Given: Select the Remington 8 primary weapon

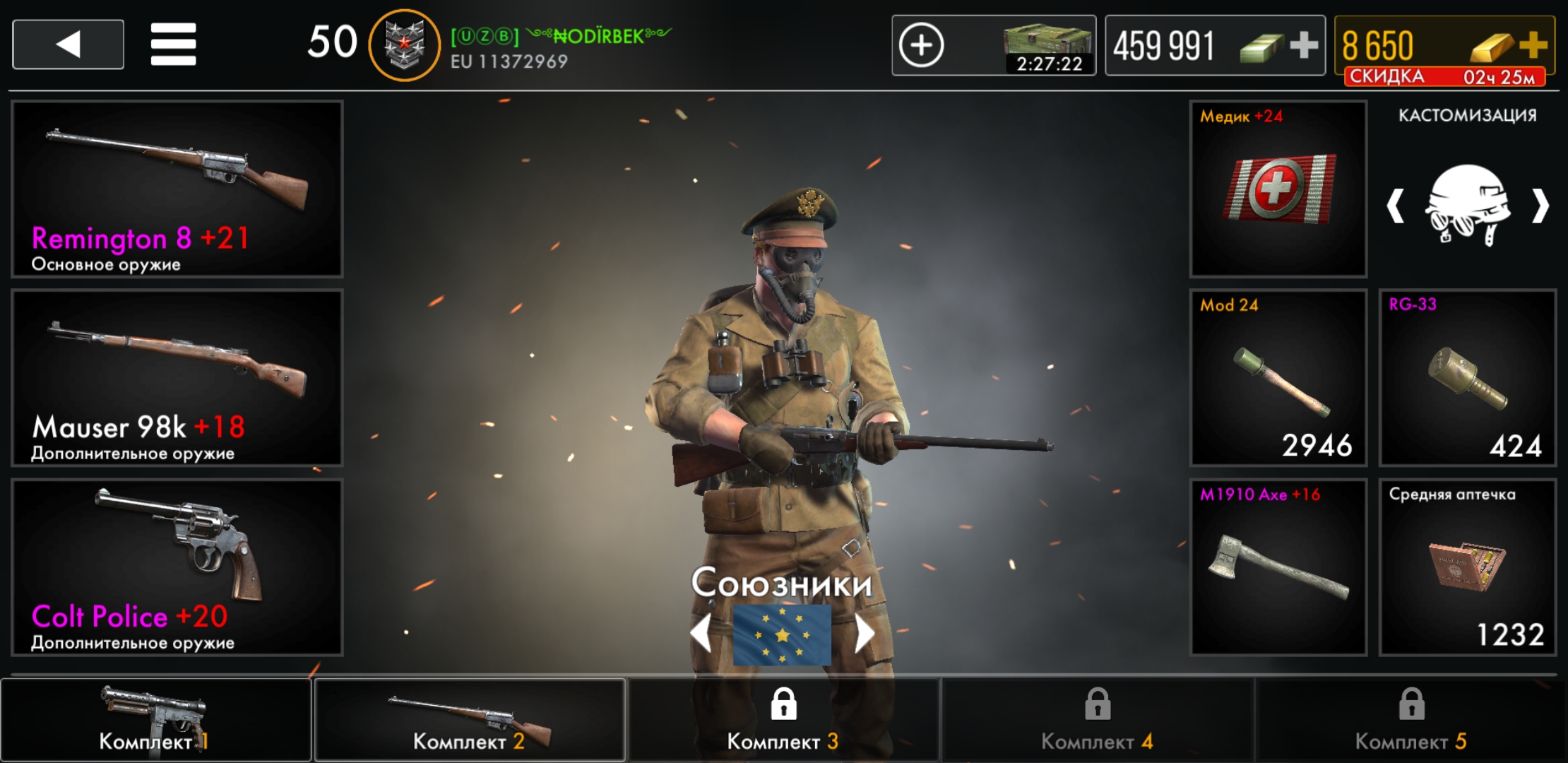Looking at the screenshot, I should 175,189.
